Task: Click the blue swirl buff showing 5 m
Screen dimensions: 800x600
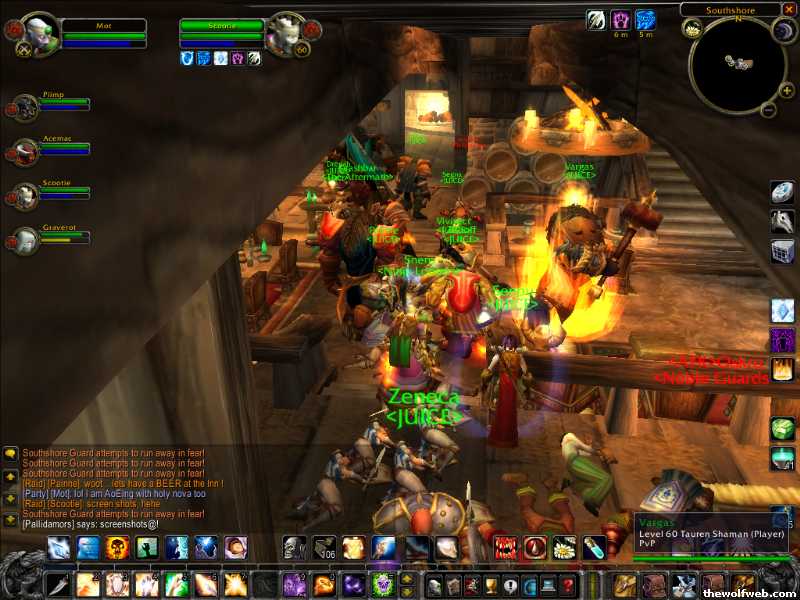Action: 646,19
